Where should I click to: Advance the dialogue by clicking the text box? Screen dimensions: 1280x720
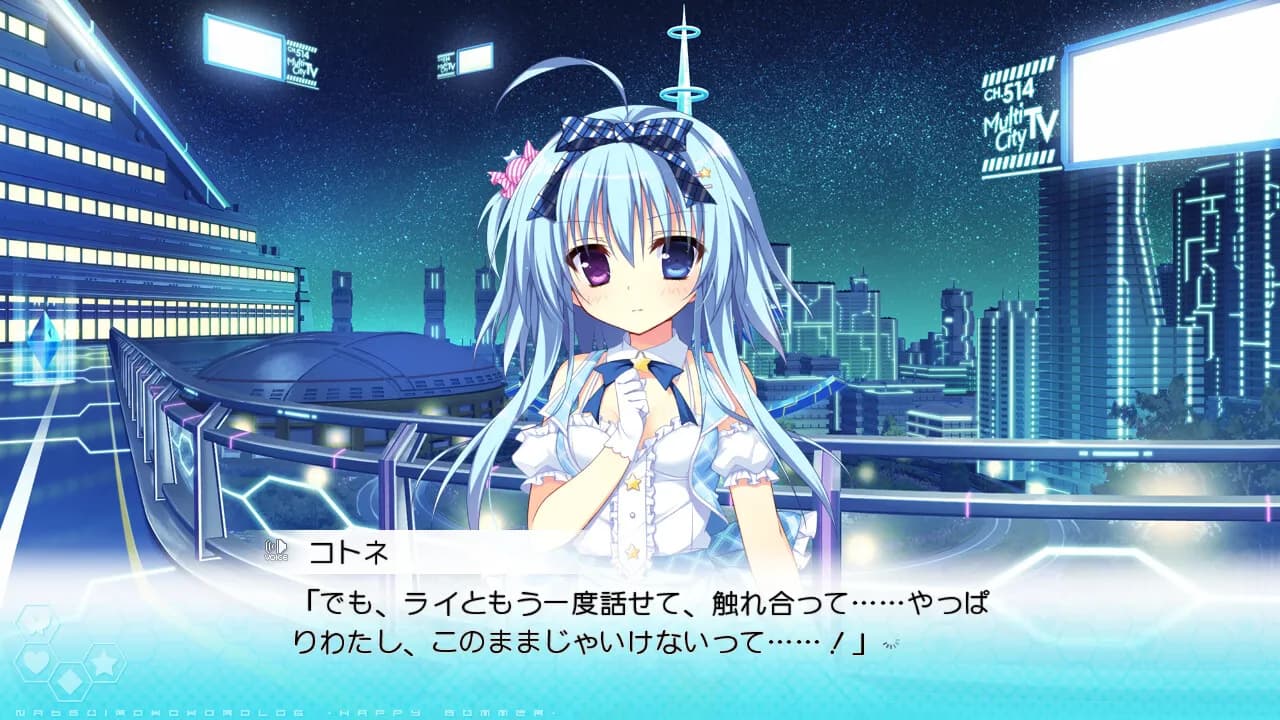coord(640,620)
